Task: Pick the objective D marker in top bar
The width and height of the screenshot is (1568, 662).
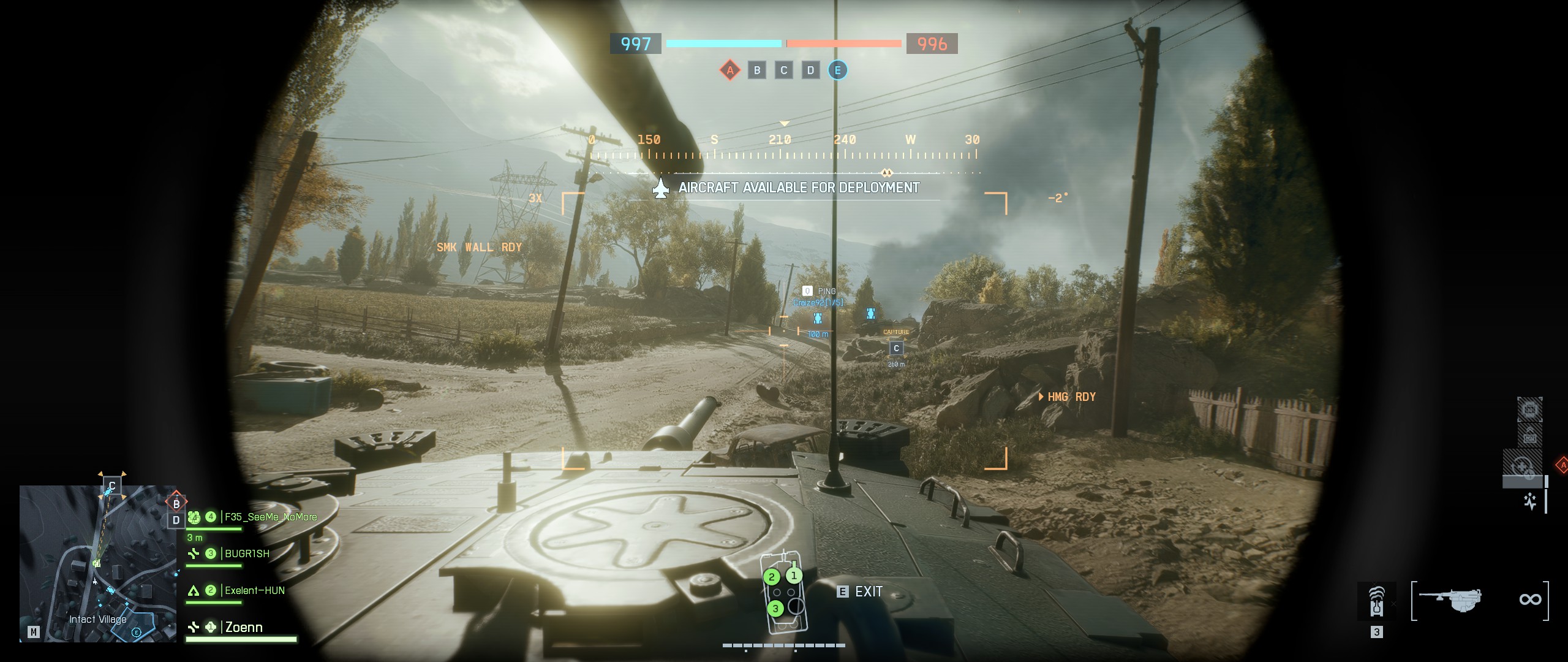Action: 810,70
